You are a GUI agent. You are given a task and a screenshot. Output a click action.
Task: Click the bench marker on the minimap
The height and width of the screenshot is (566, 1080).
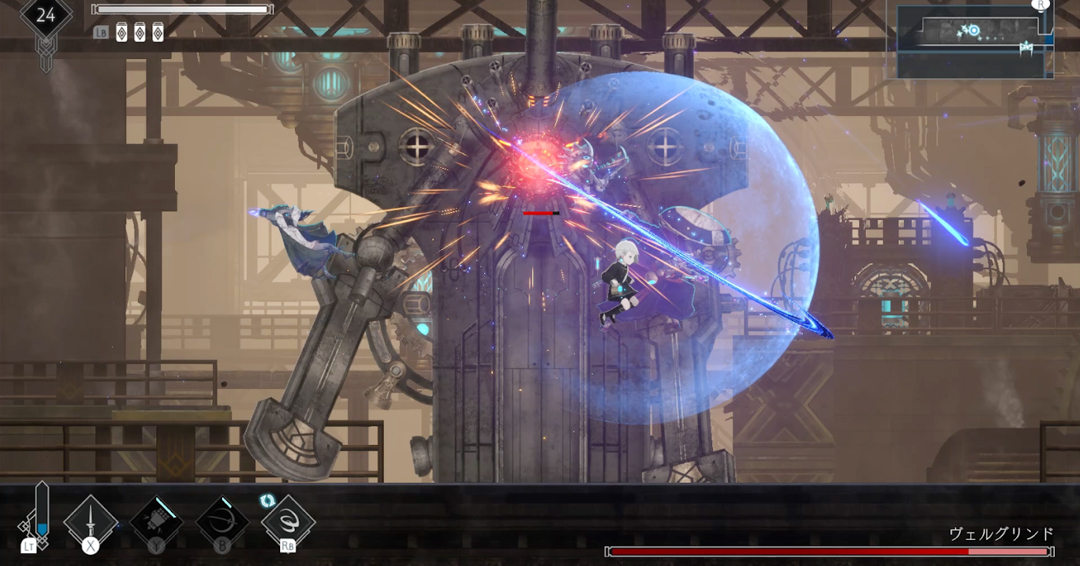(1025, 47)
